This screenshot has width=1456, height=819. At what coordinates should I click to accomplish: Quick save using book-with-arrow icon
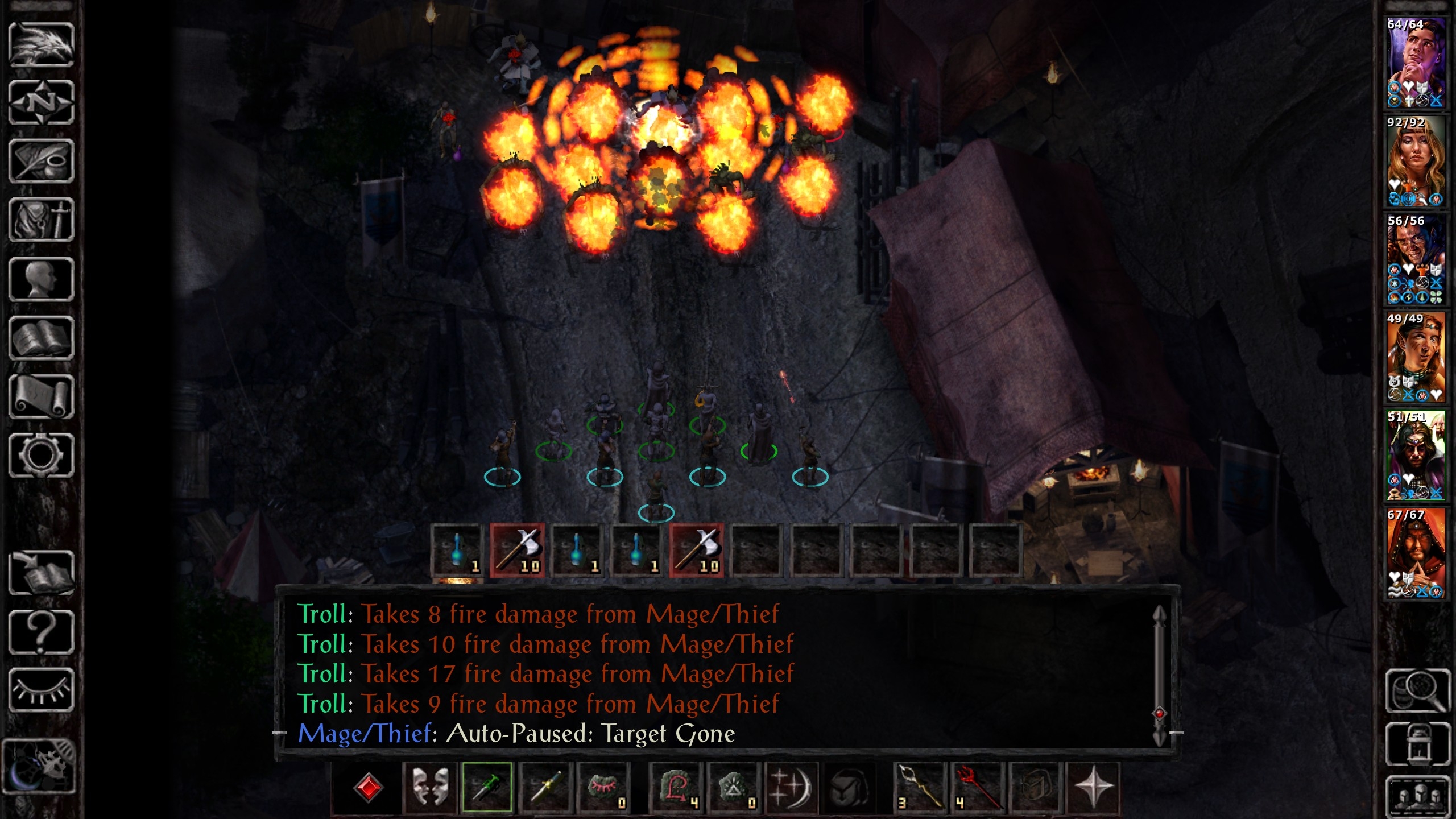[41, 573]
